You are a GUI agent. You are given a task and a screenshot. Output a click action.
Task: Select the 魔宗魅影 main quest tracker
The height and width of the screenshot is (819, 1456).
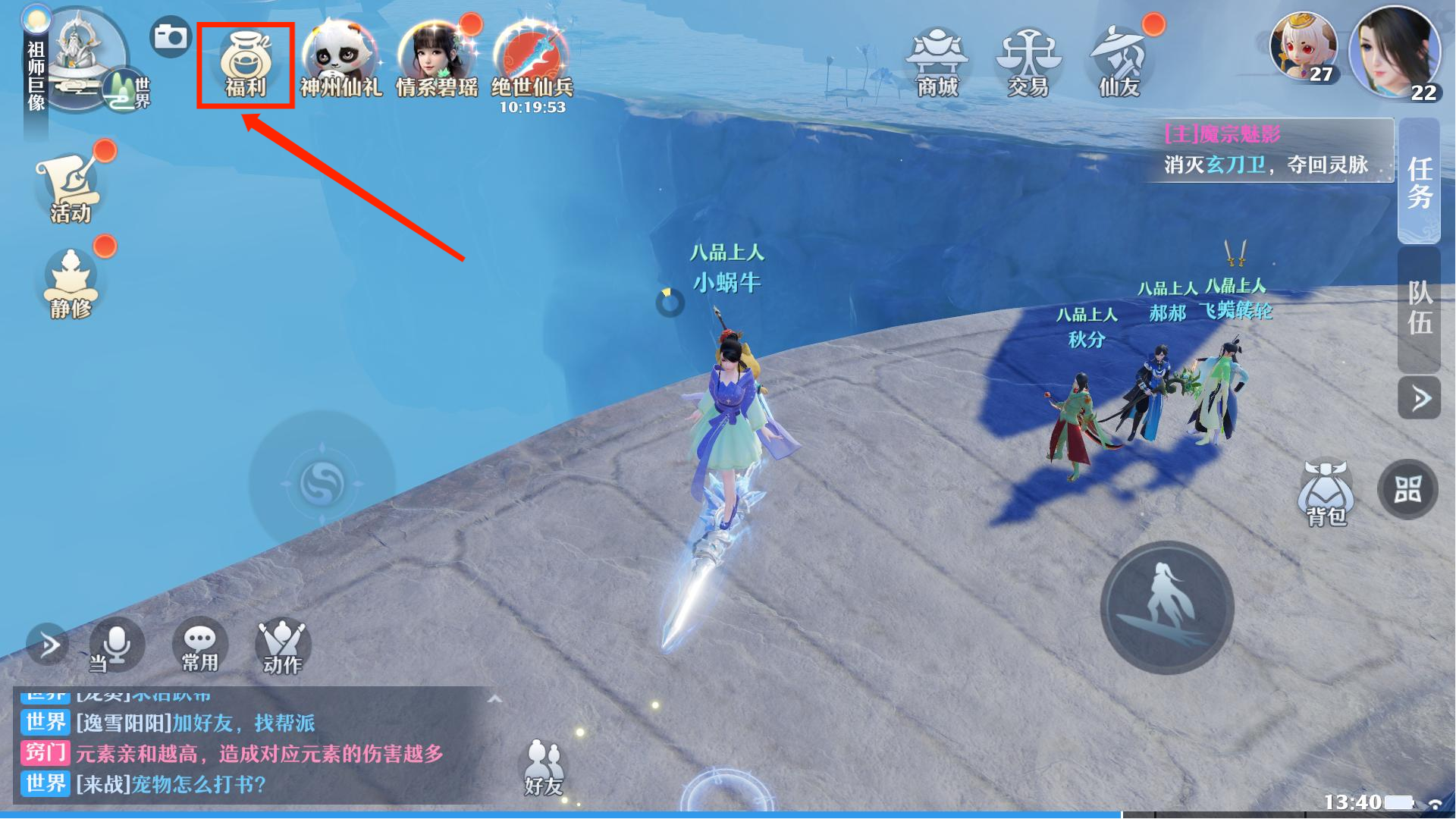pos(1268,150)
